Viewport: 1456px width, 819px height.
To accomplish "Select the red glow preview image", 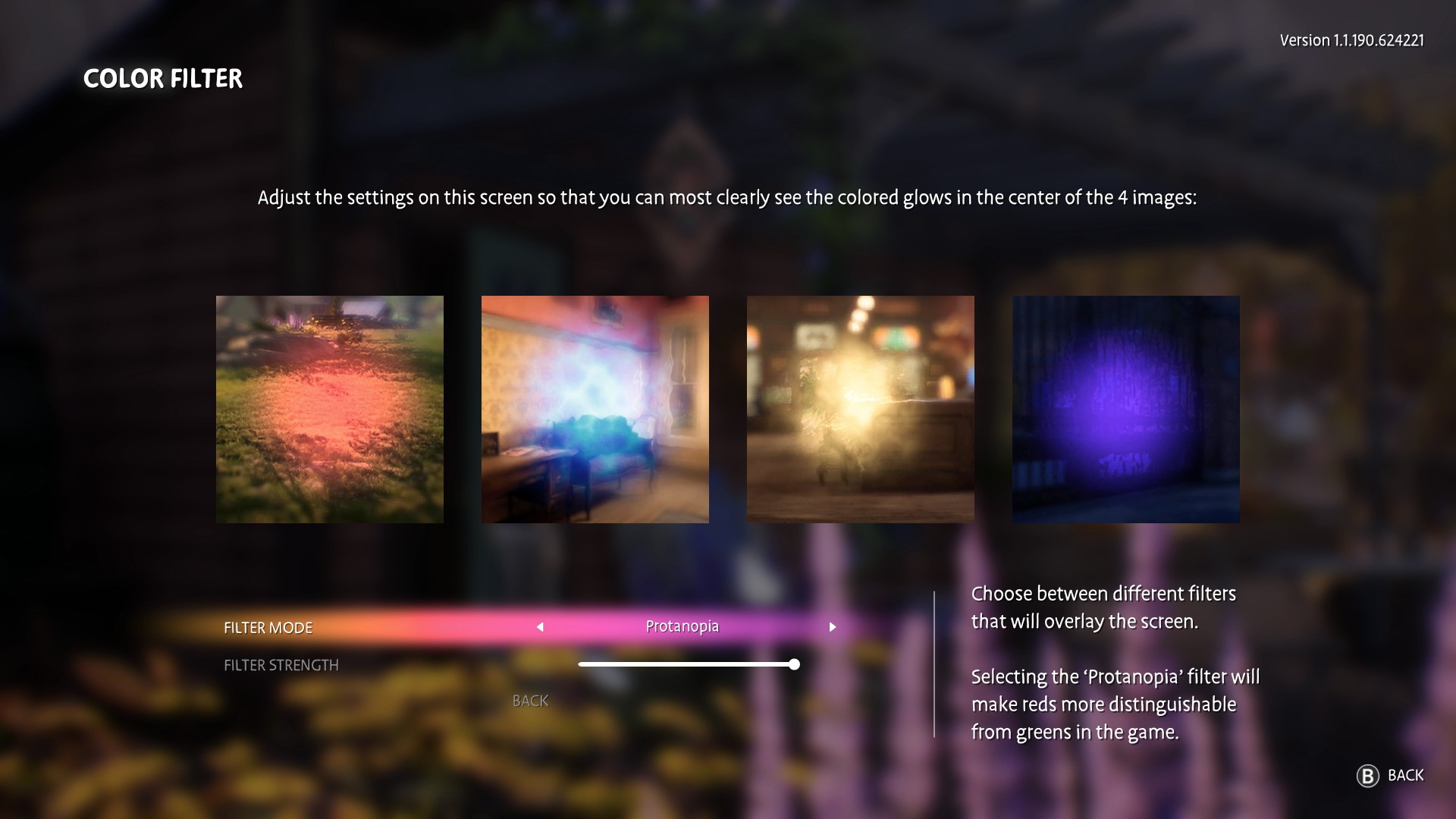I will tap(329, 409).
